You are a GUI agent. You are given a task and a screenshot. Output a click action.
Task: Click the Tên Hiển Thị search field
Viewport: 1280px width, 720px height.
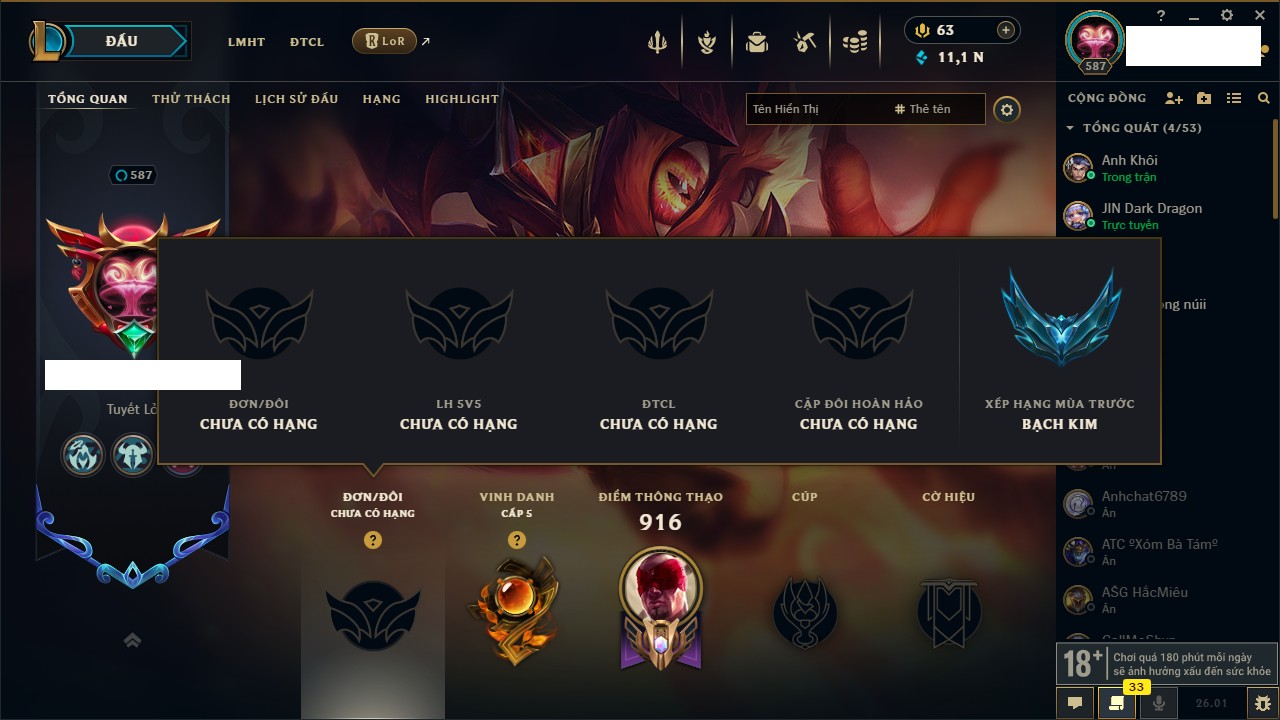tap(815, 109)
